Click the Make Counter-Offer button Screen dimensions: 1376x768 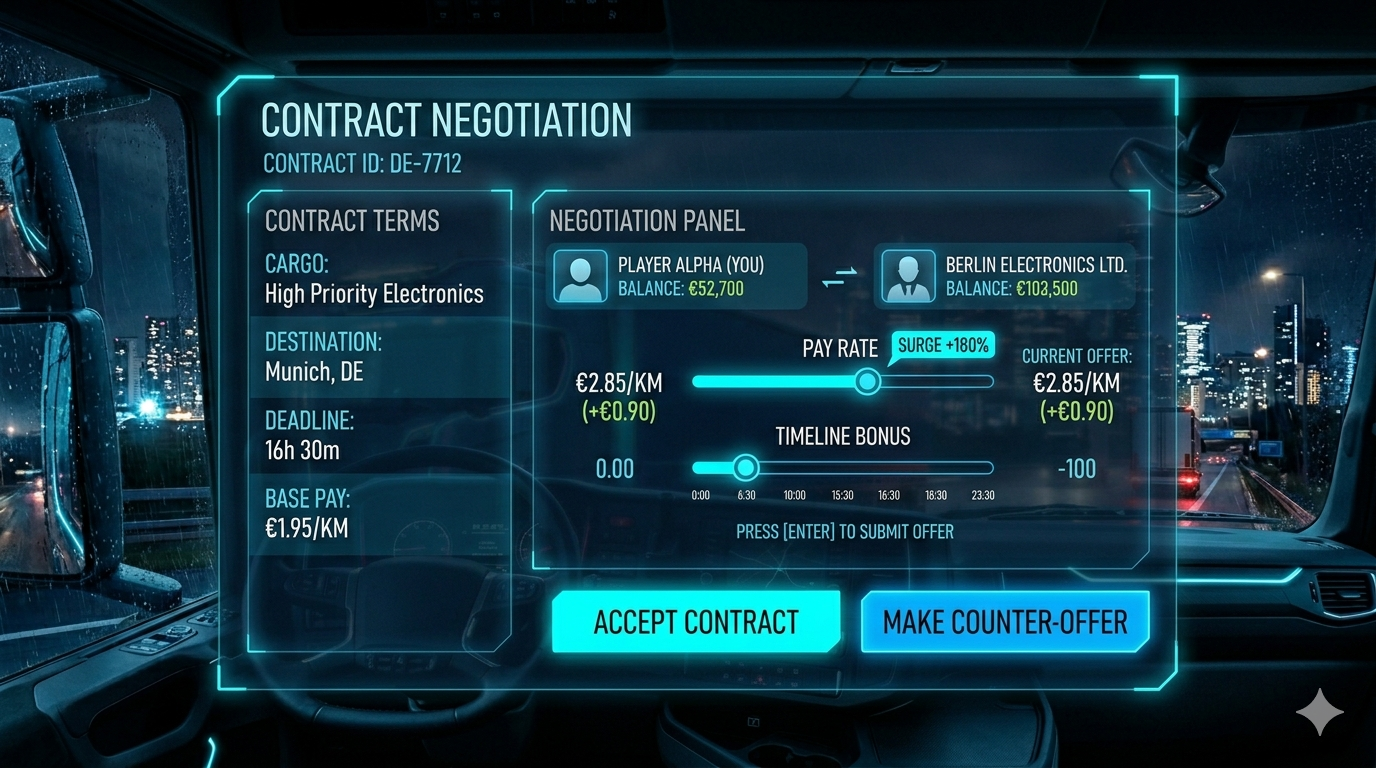pyautogui.click(x=1004, y=621)
